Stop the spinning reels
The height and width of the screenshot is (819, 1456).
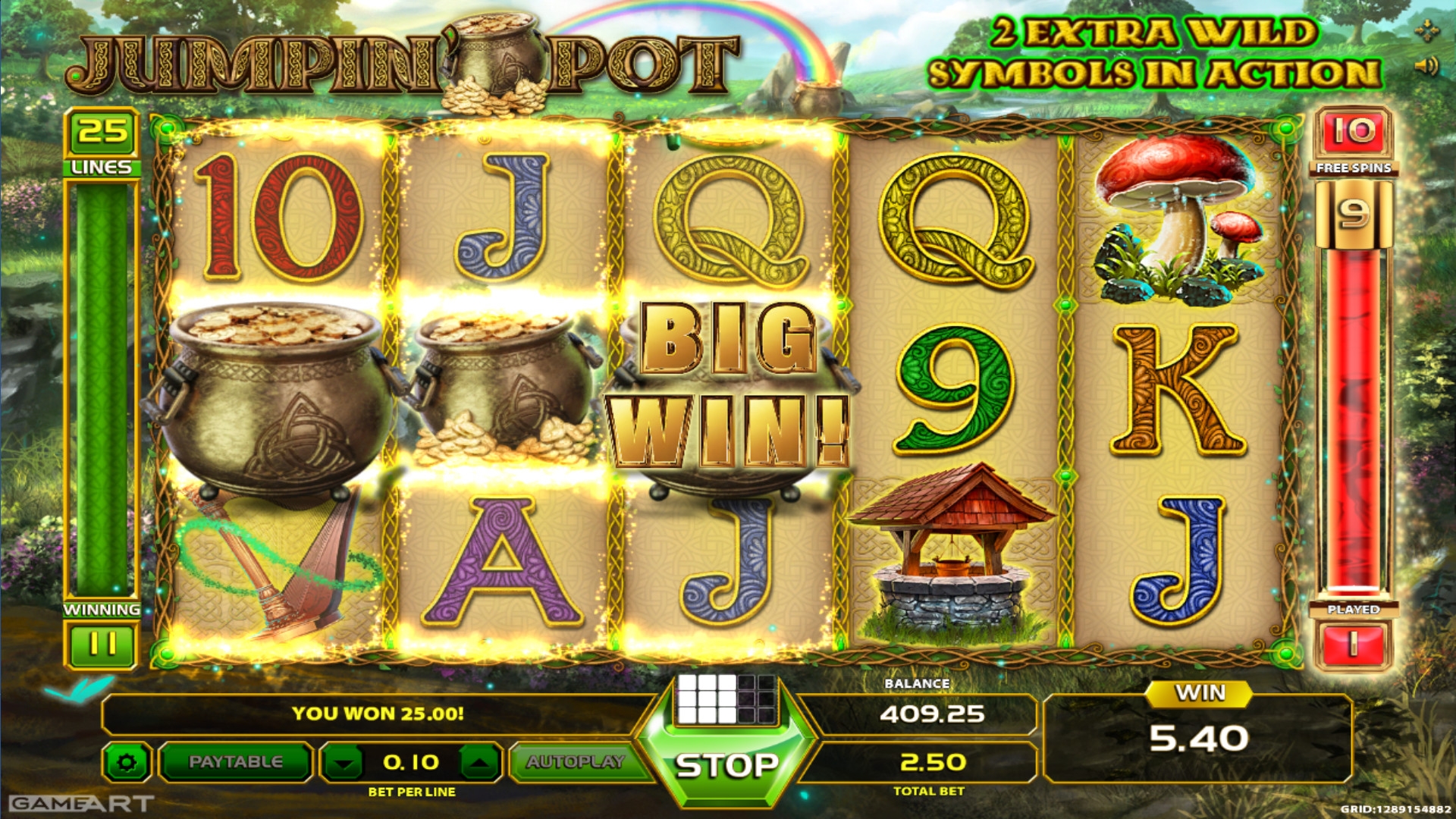click(x=726, y=764)
